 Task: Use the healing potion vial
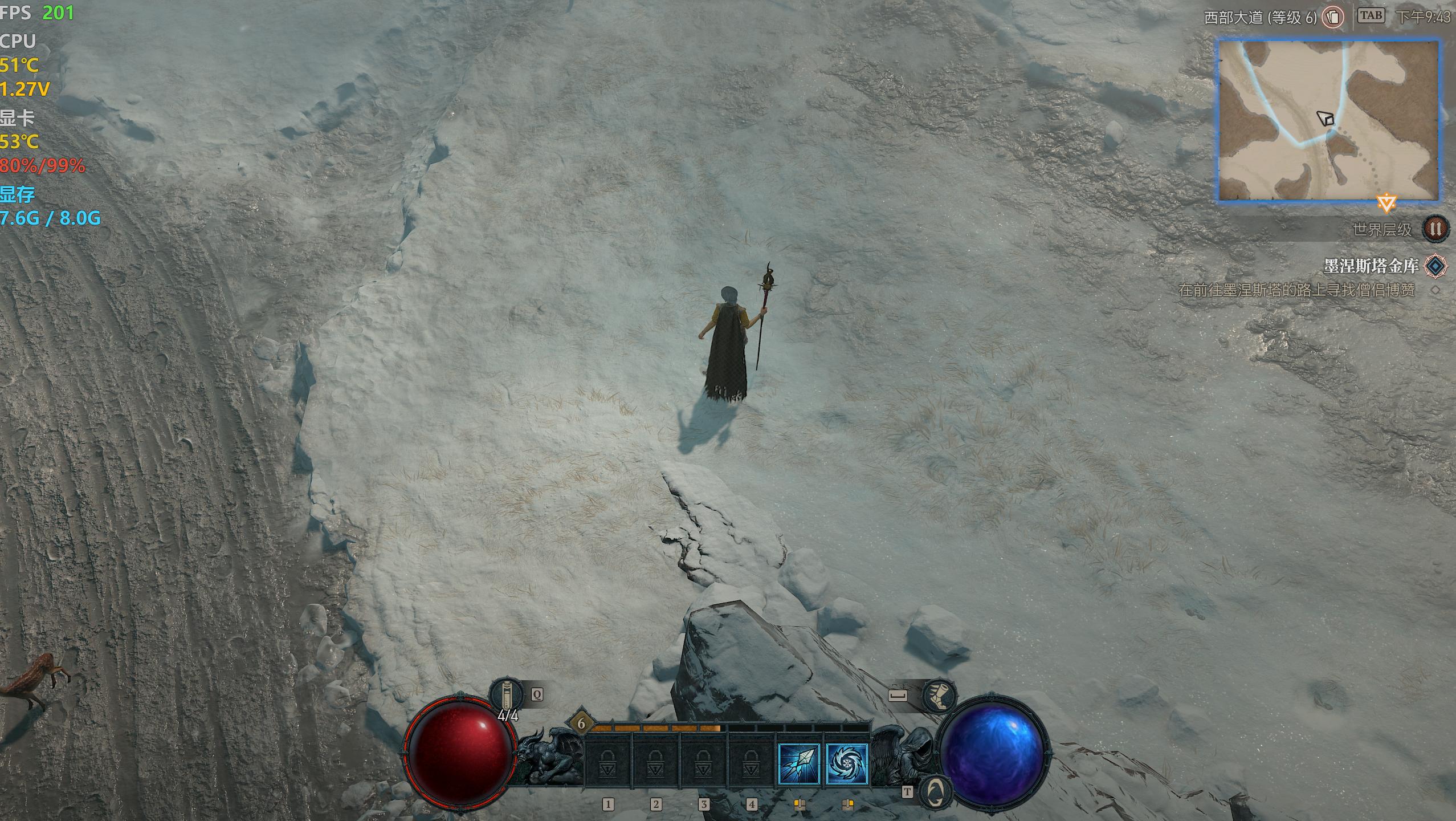tap(506, 694)
